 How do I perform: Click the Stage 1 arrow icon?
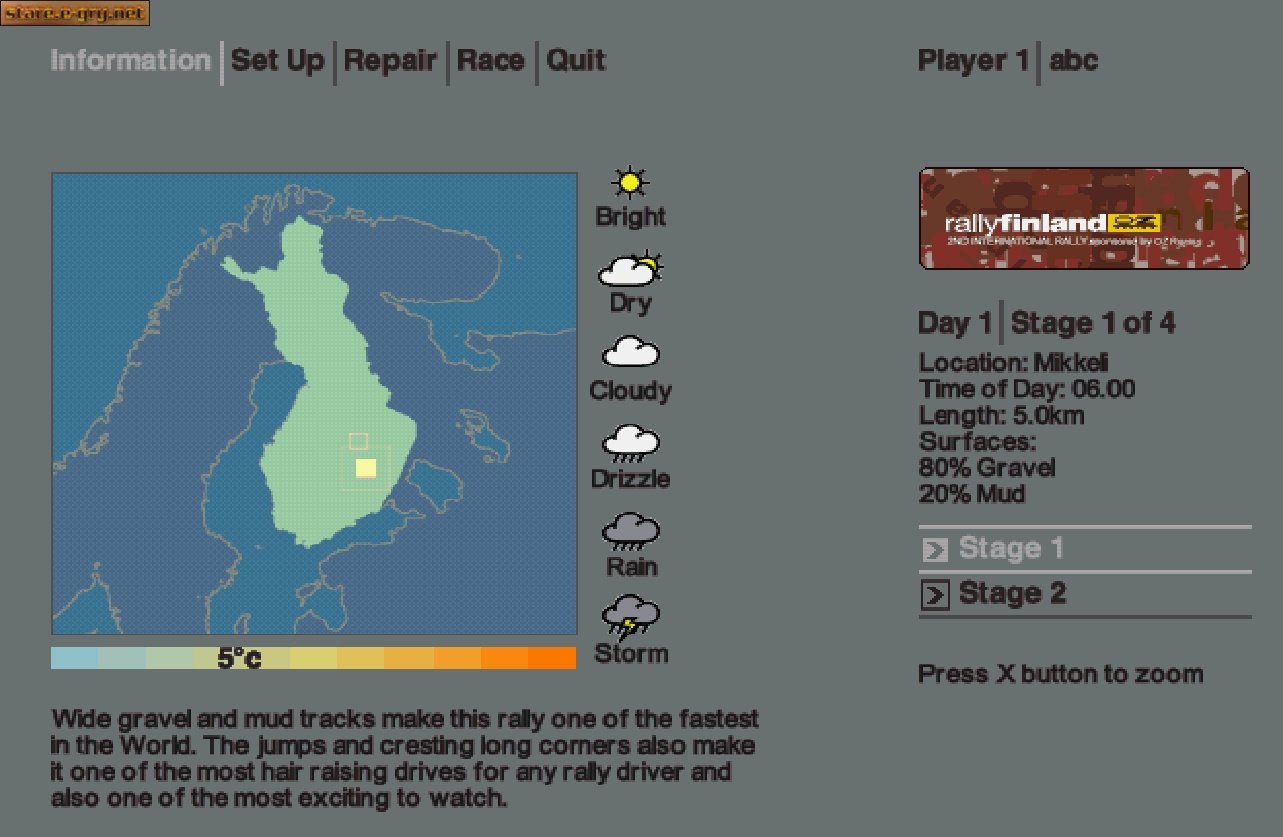[x=934, y=549]
